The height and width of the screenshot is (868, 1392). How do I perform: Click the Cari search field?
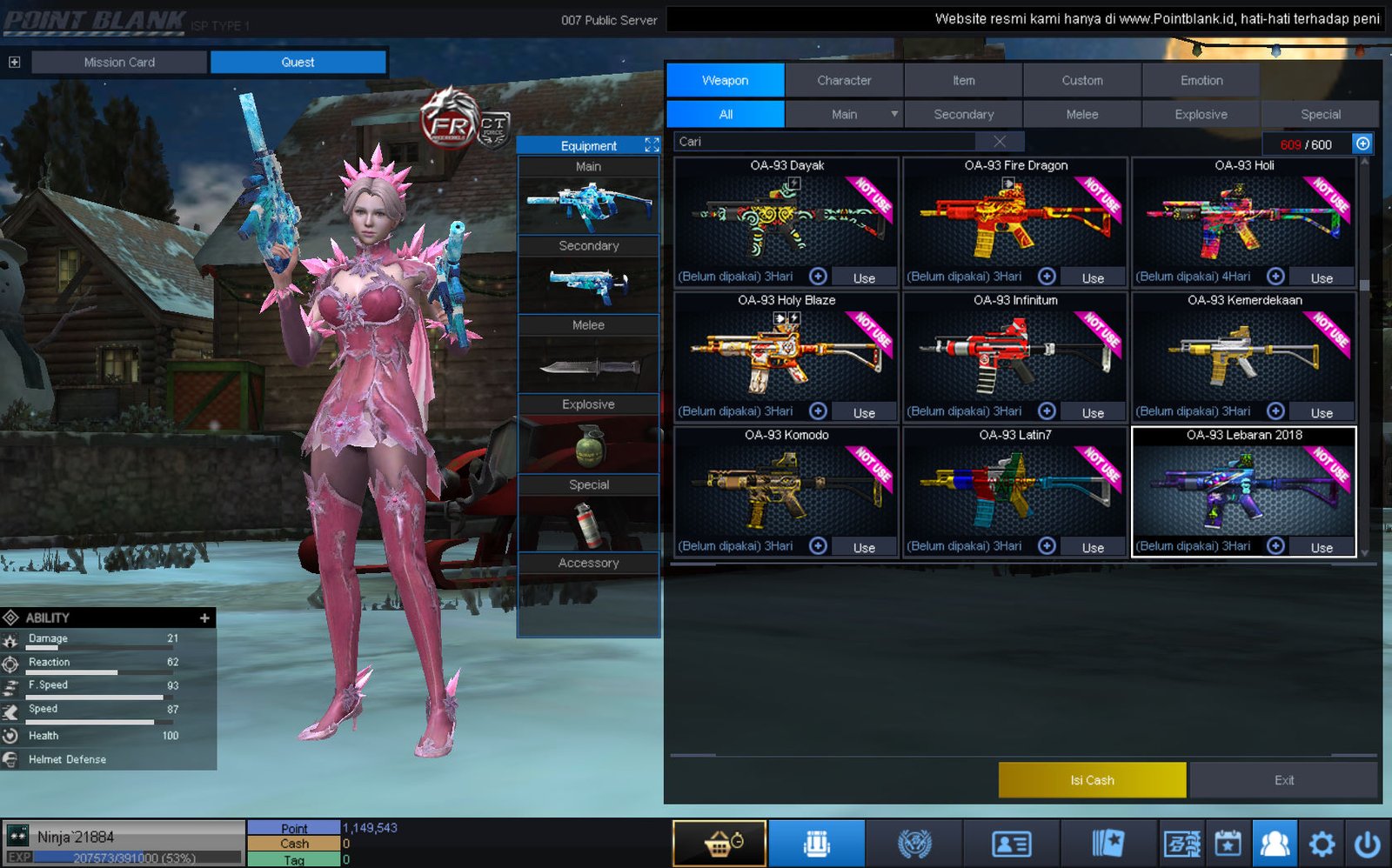826,142
